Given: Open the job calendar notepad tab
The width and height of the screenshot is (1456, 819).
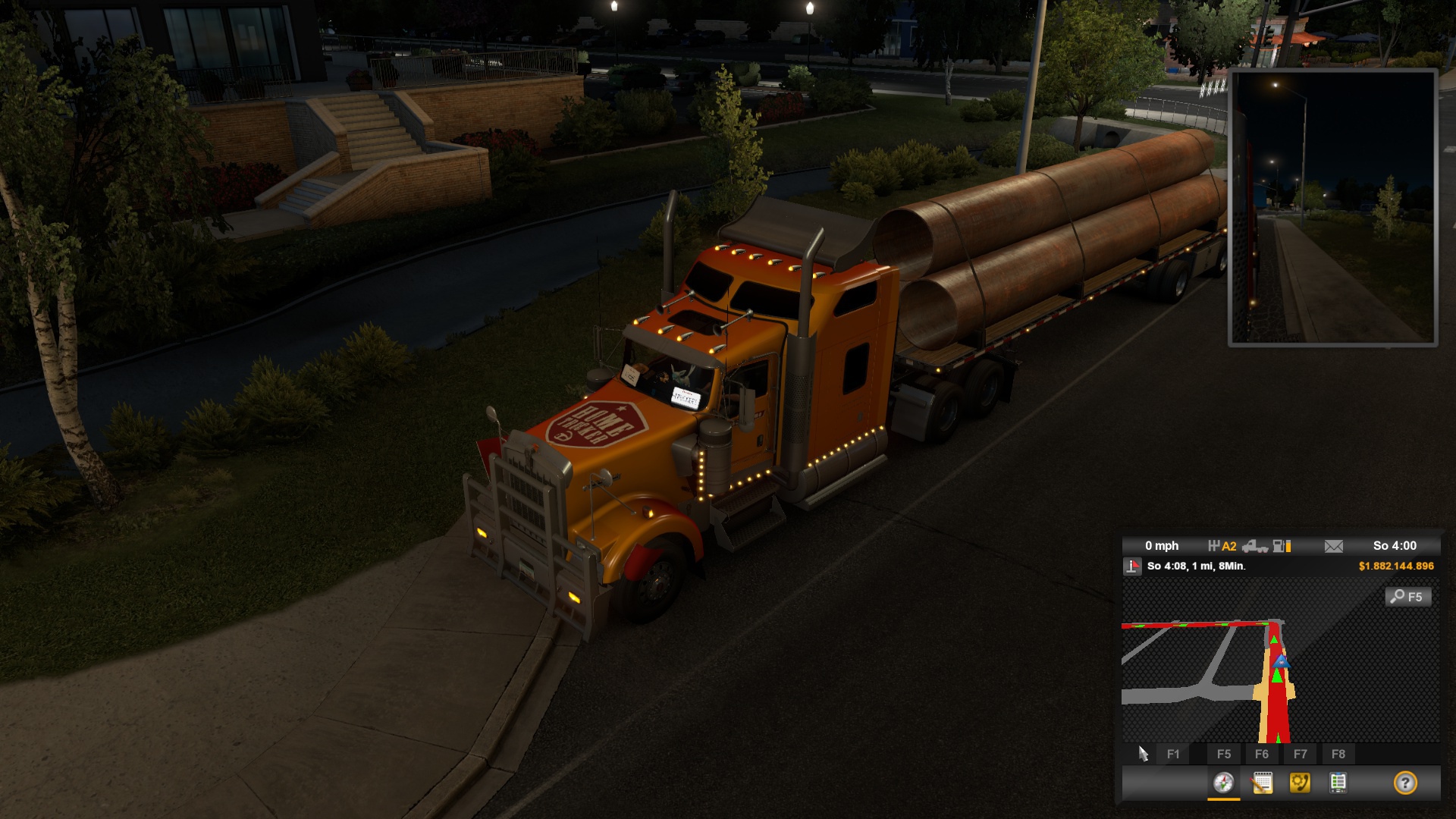Looking at the screenshot, I should click(1262, 783).
